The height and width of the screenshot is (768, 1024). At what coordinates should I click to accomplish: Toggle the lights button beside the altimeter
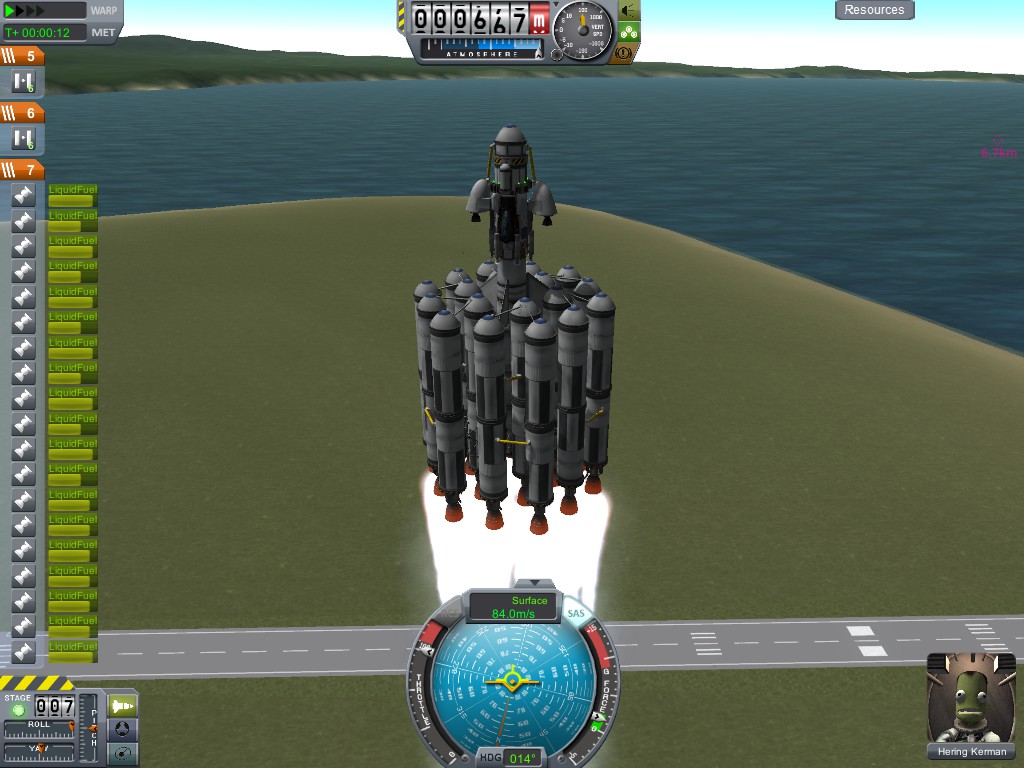[x=629, y=10]
